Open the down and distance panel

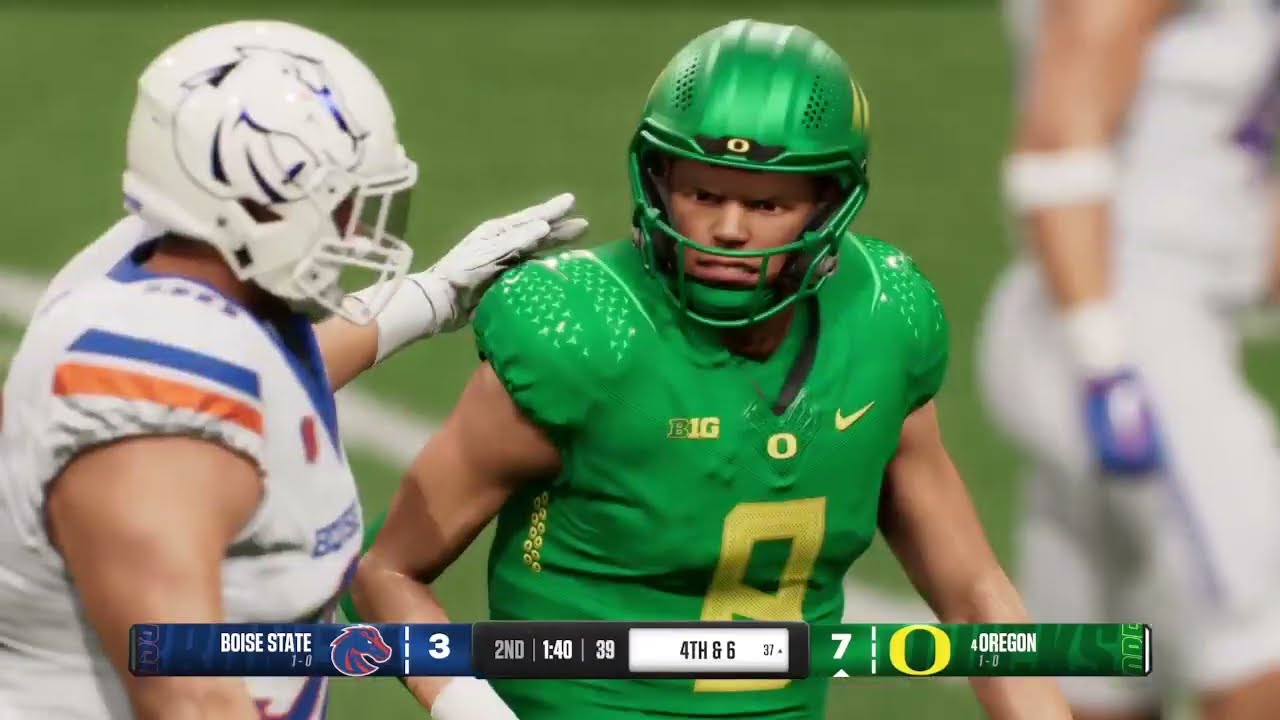[x=710, y=648]
